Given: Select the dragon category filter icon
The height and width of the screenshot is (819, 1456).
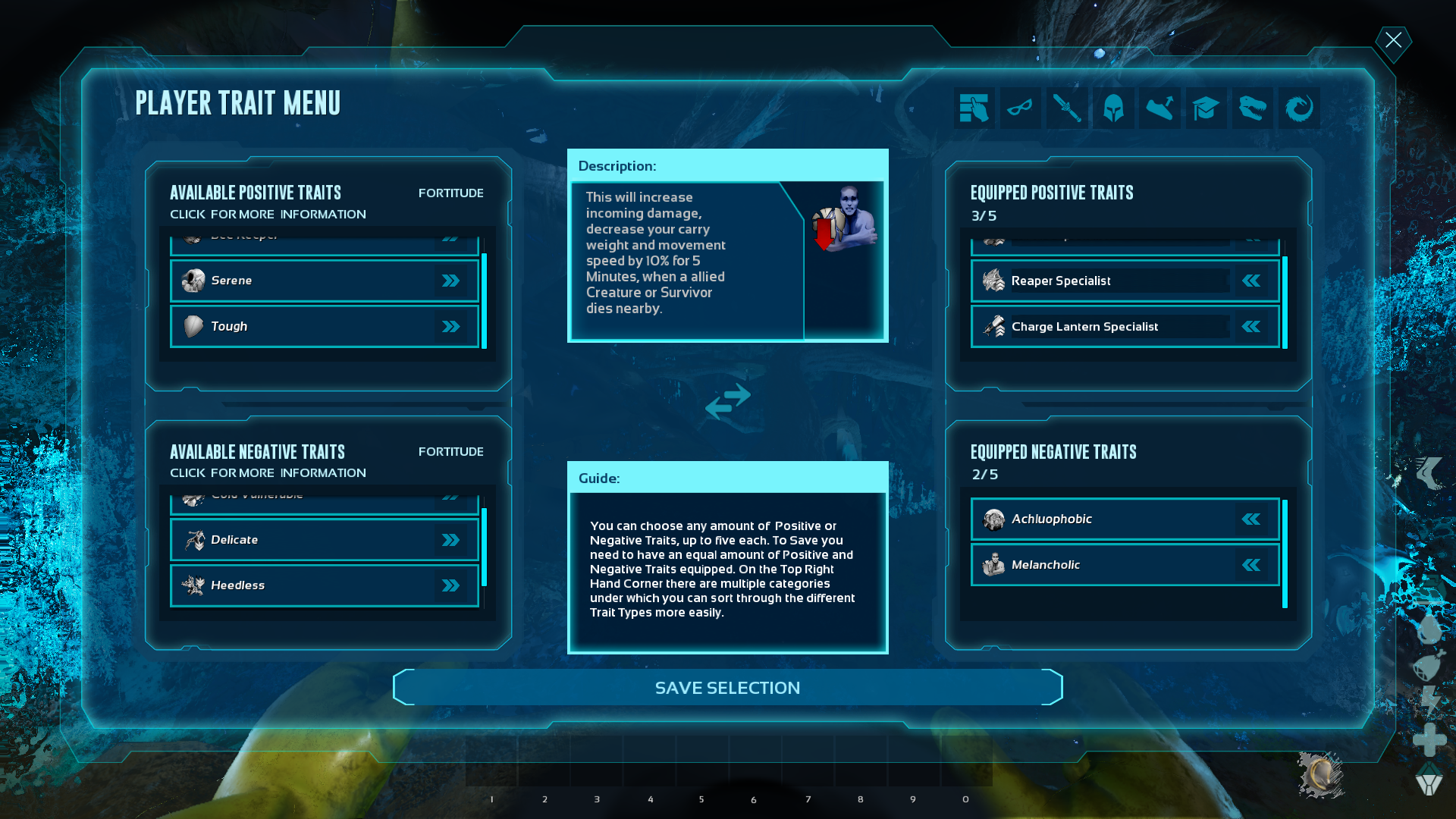Looking at the screenshot, I should [x=1298, y=108].
